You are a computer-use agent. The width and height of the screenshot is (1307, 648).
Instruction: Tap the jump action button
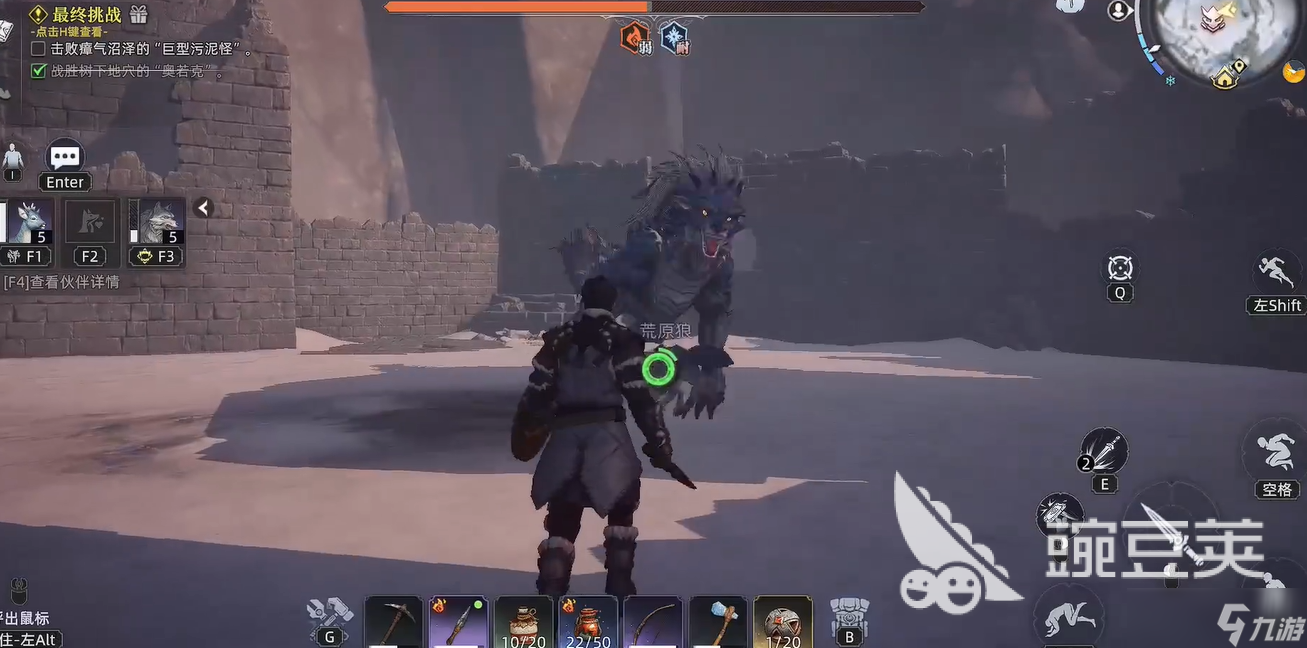click(1276, 453)
